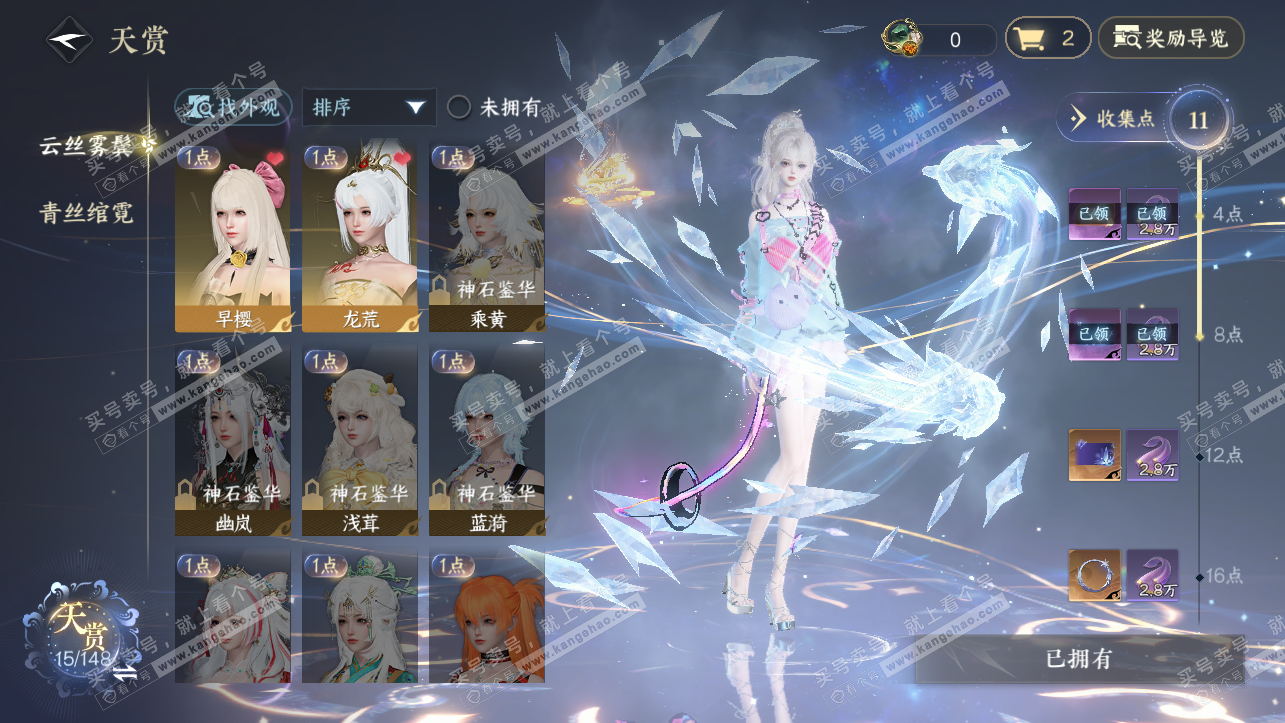
Task: Click the 已拥有 button
Action: (x=1078, y=659)
